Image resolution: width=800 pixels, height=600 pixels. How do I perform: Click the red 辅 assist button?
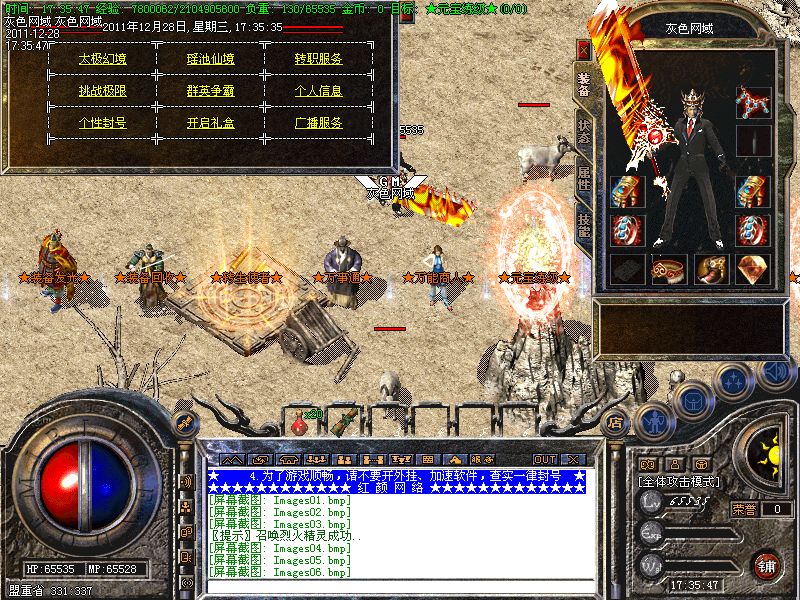pyautogui.click(x=766, y=564)
